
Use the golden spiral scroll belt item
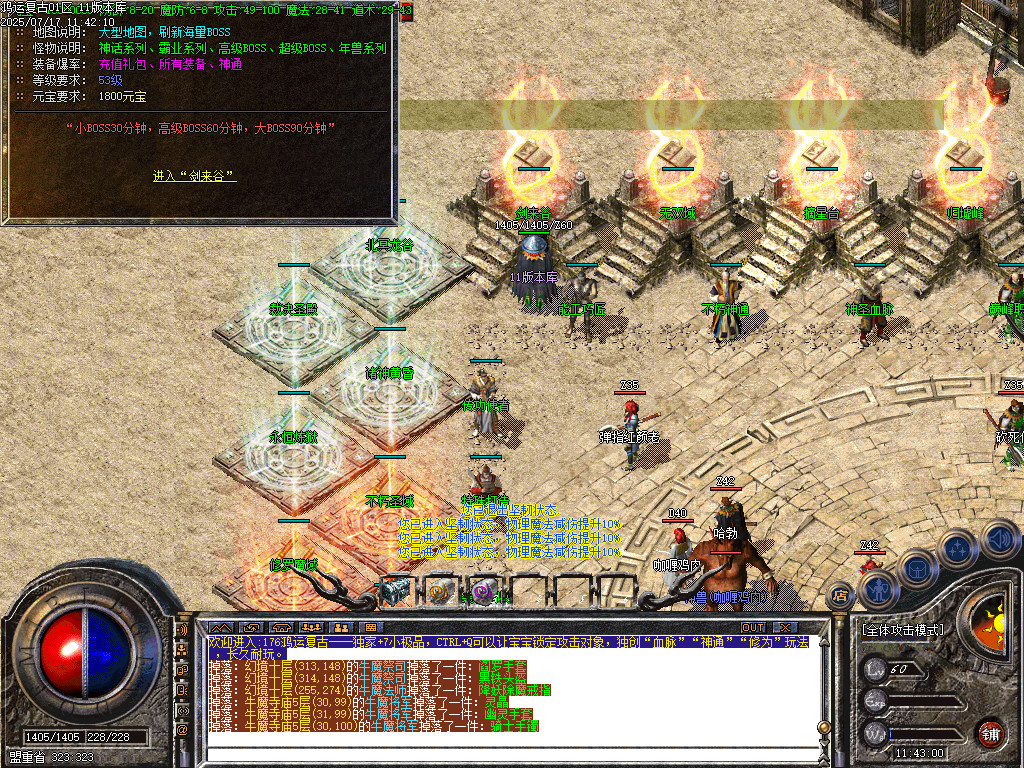440,592
